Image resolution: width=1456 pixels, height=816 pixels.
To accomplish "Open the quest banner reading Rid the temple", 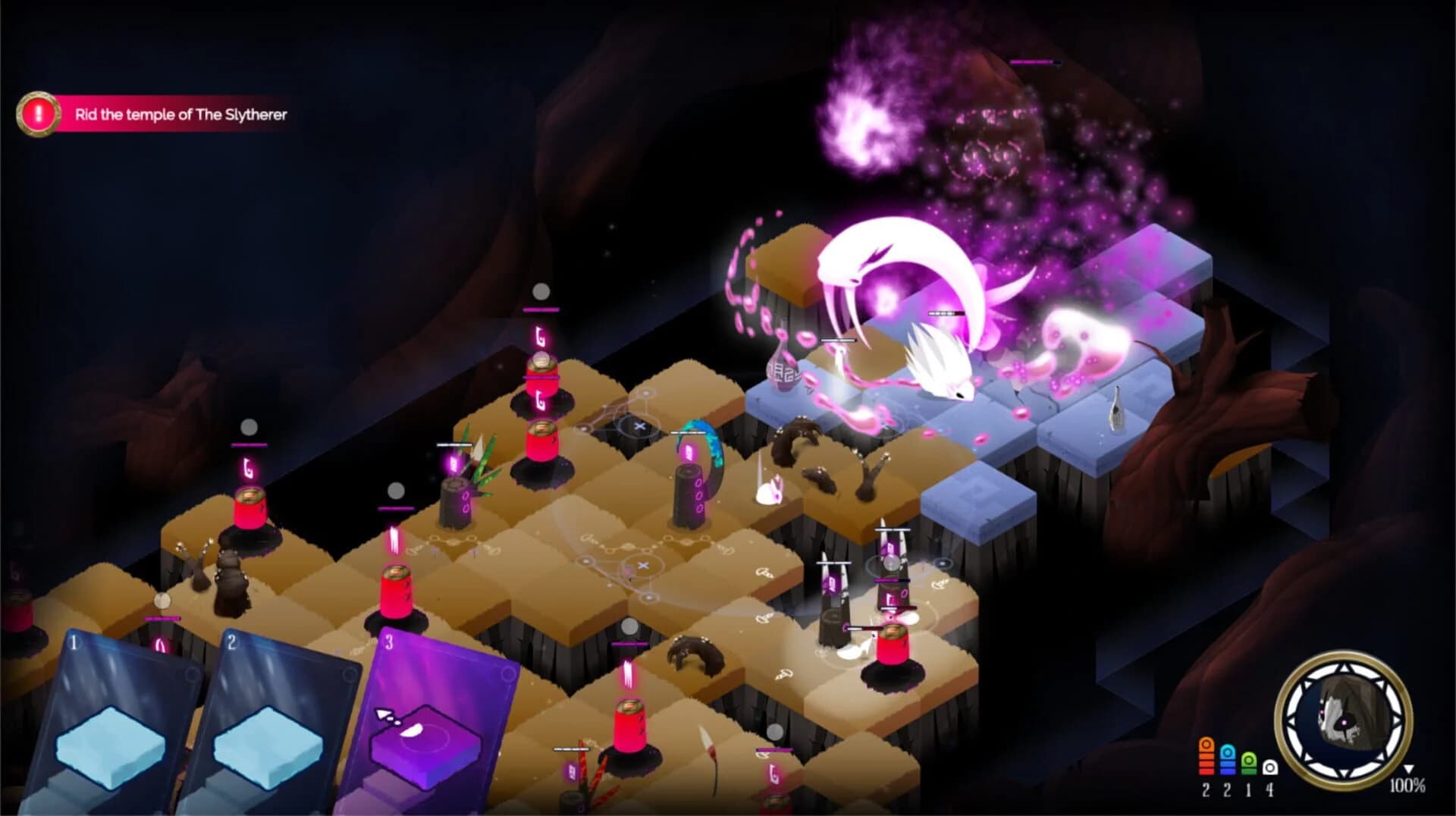I will click(x=182, y=115).
